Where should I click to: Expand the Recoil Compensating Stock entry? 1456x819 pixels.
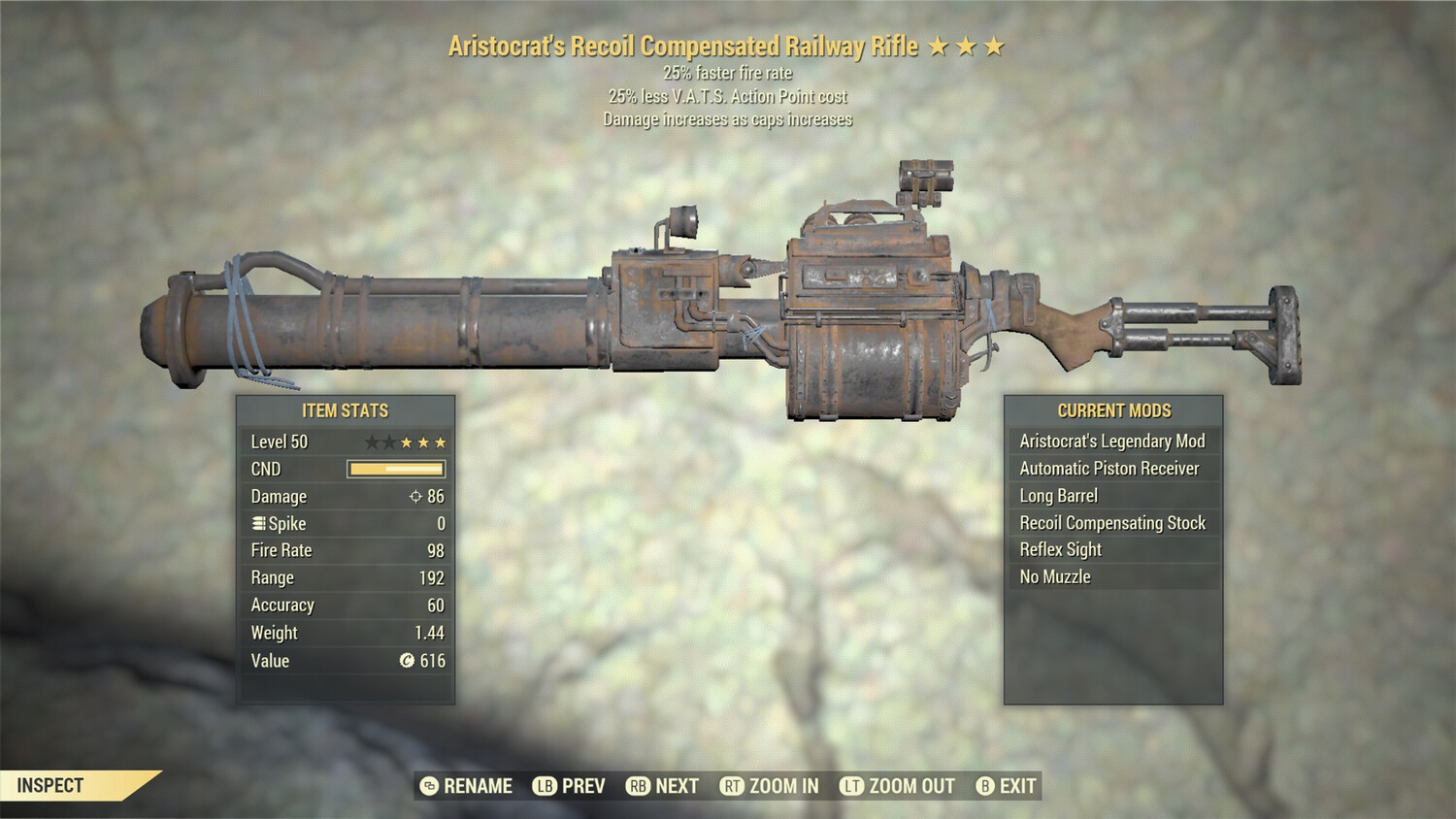[x=1111, y=522]
